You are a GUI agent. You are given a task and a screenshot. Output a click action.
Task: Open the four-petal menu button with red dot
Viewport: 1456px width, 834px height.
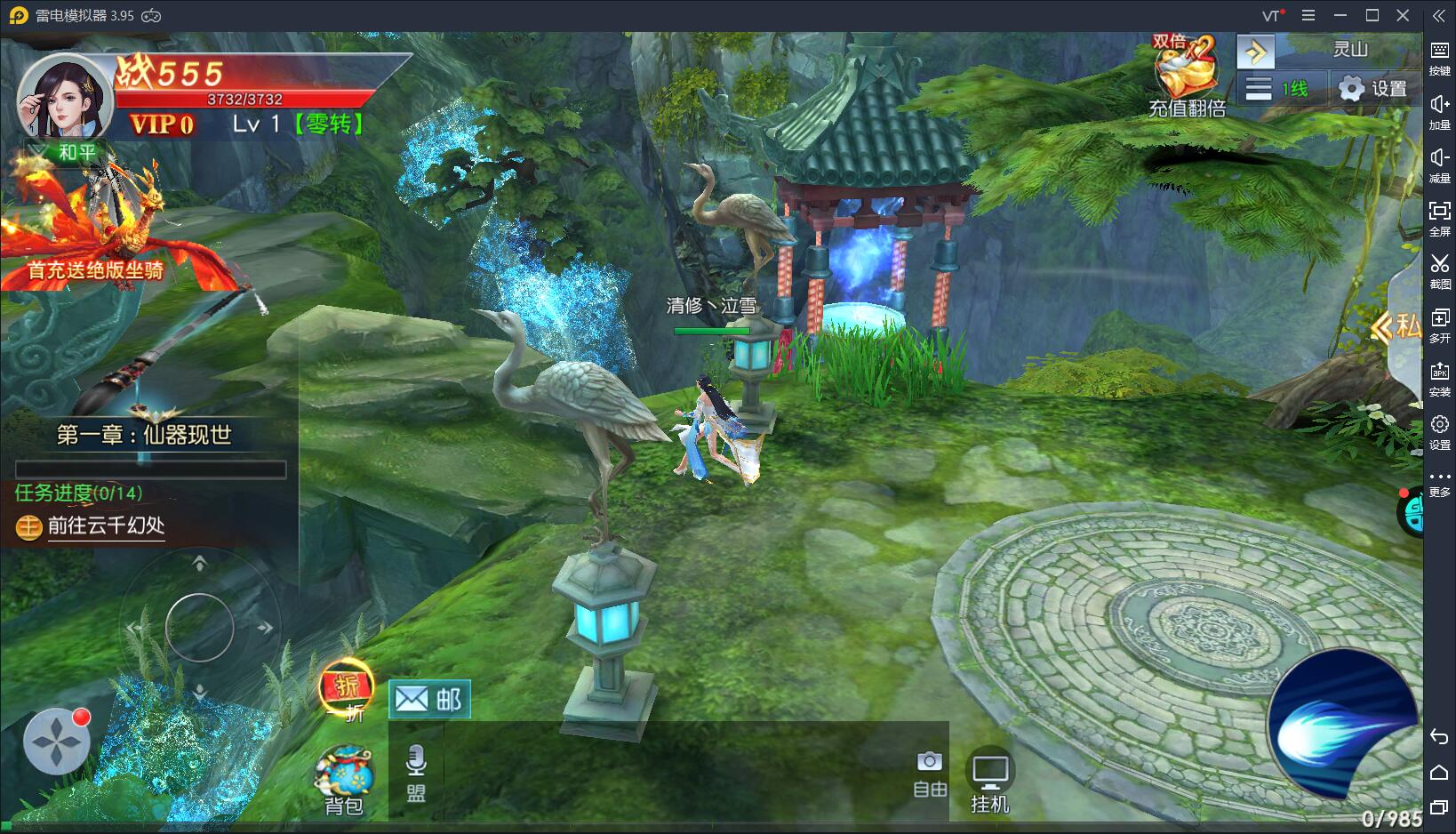point(56,739)
